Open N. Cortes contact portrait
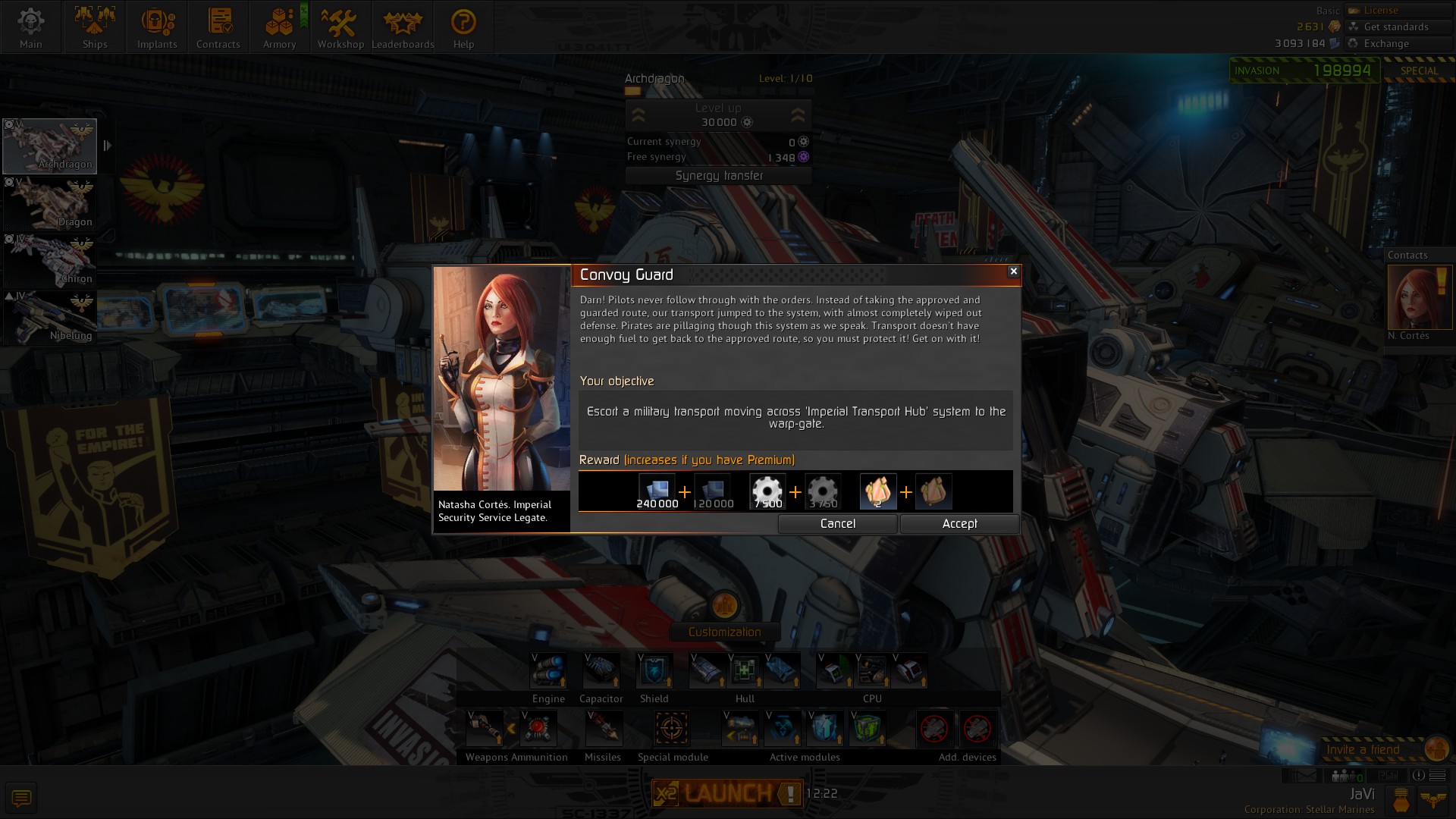Viewport: 1456px width, 819px height. pos(1419,297)
